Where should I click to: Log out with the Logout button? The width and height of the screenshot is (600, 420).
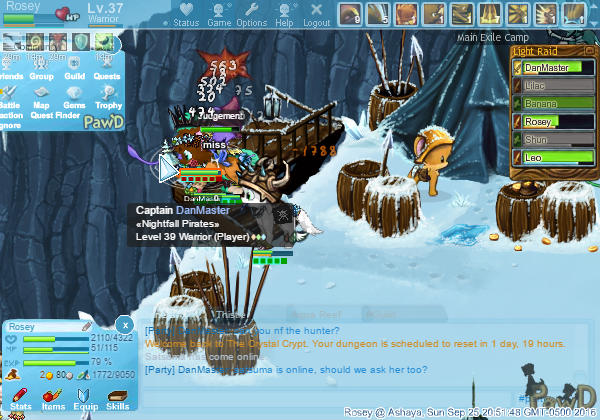coord(316,15)
